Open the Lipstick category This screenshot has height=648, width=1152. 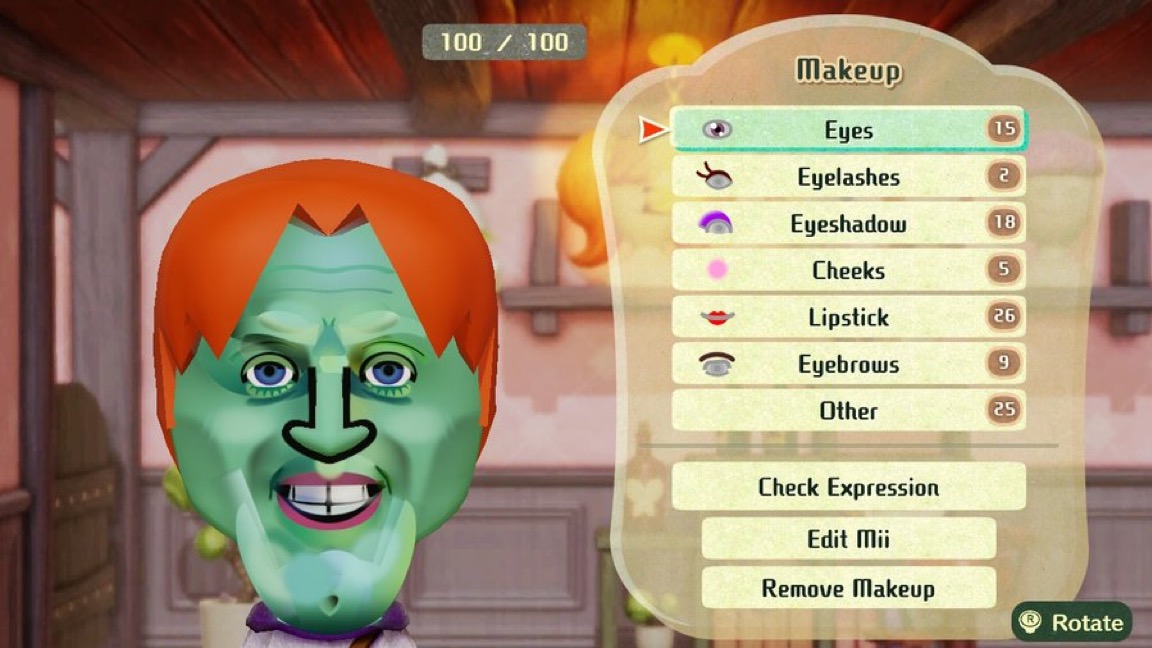[848, 317]
